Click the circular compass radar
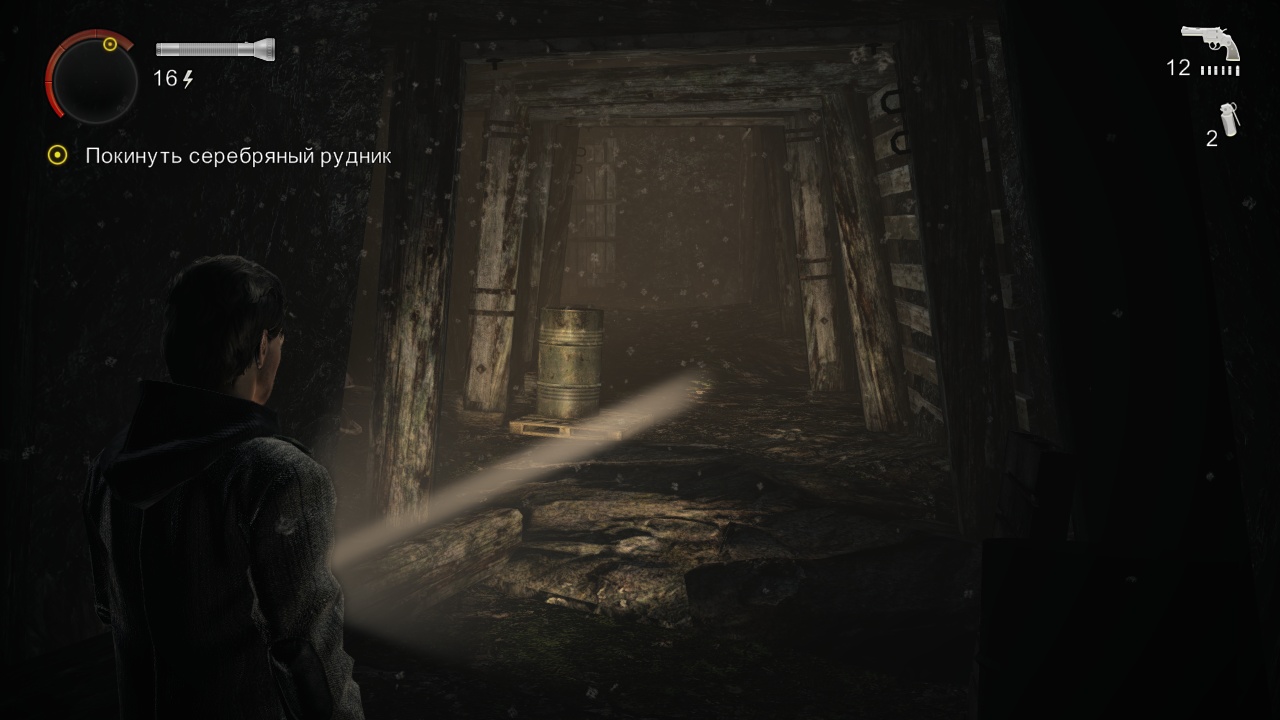The height and width of the screenshot is (720, 1280). (x=91, y=76)
